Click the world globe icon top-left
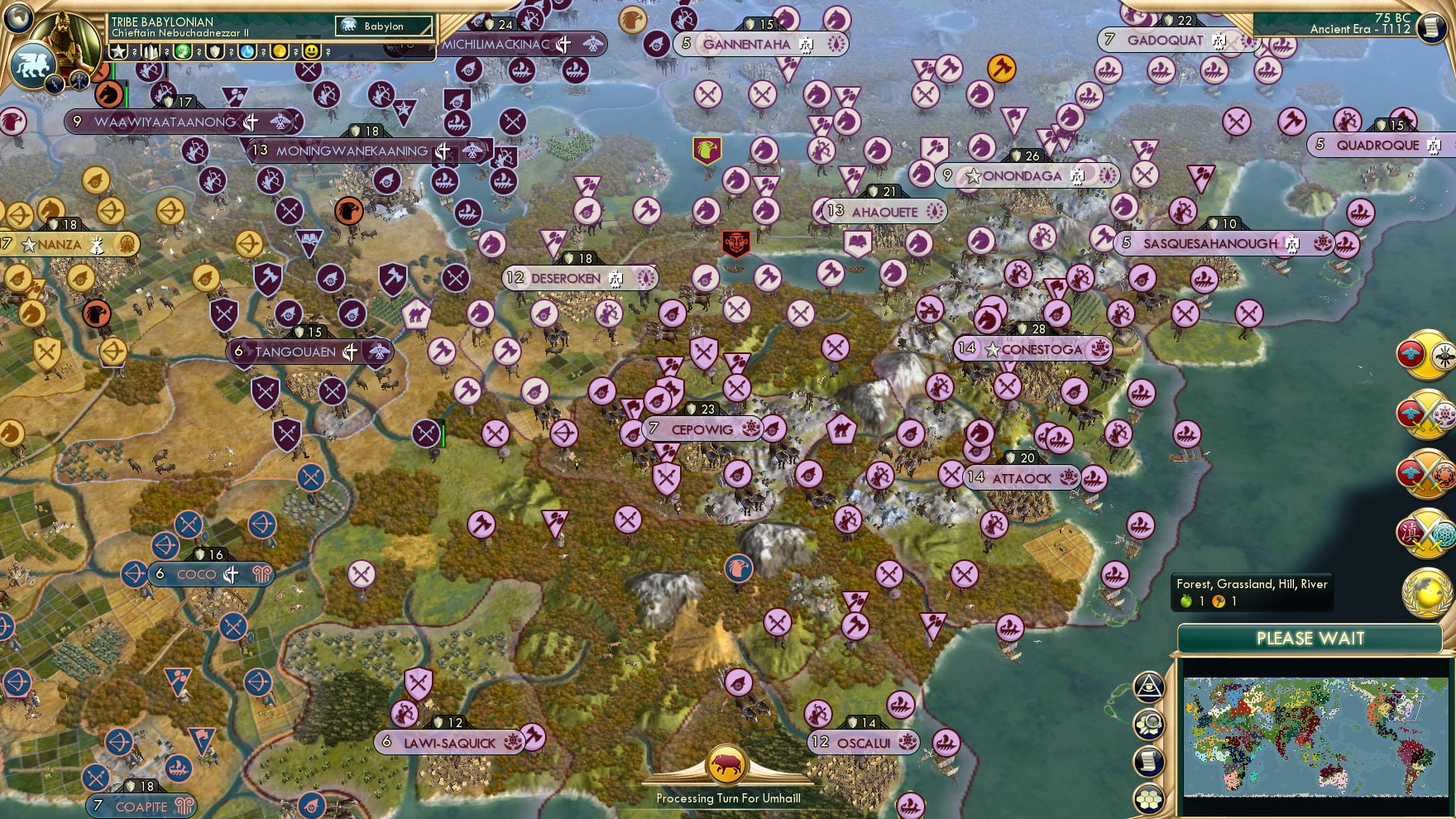Image resolution: width=1456 pixels, height=819 pixels. [17, 18]
